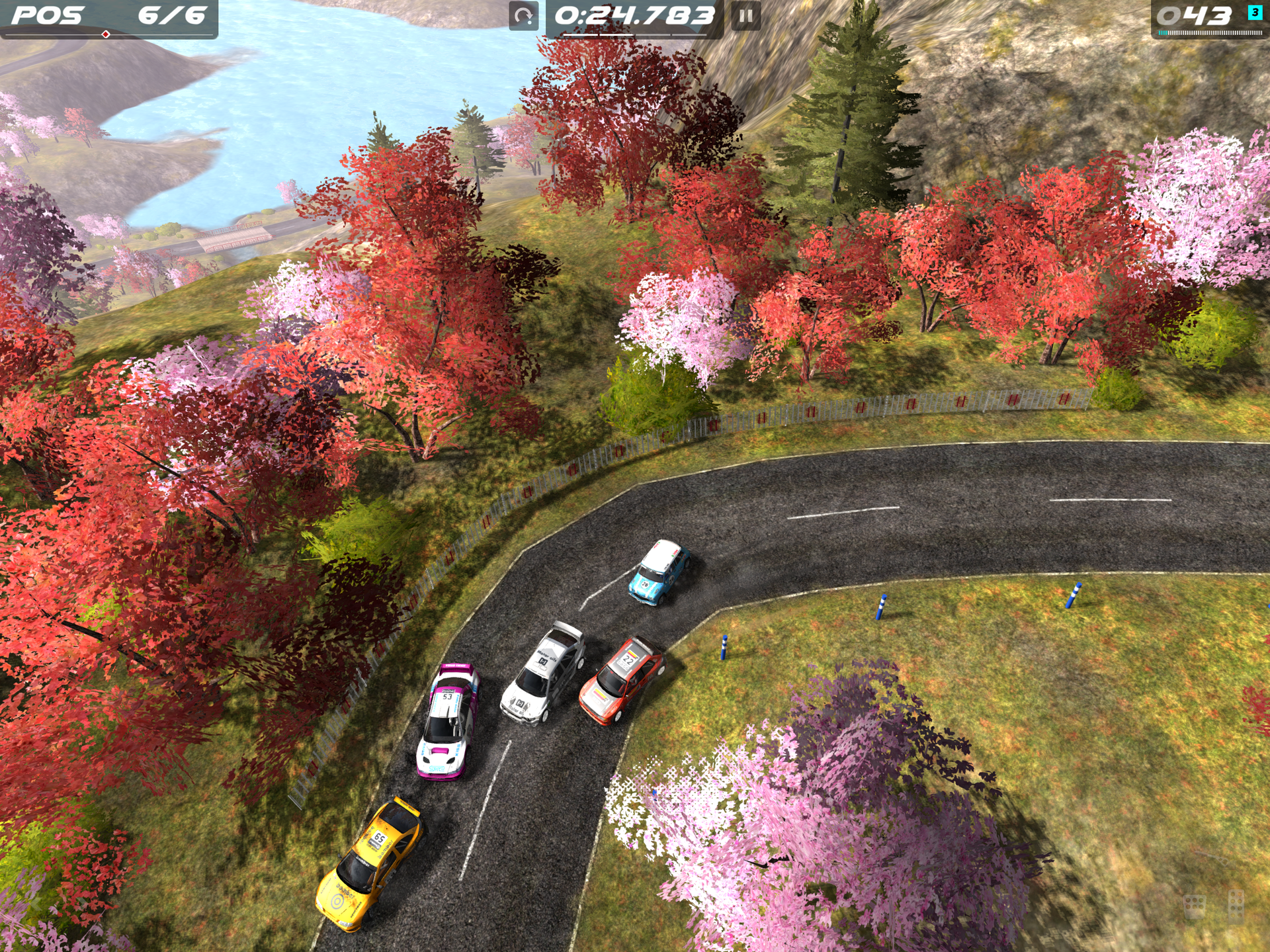Tap the wide brake pedal
Image resolution: width=1270 pixels, height=952 pixels.
pyautogui.click(x=1195, y=906)
